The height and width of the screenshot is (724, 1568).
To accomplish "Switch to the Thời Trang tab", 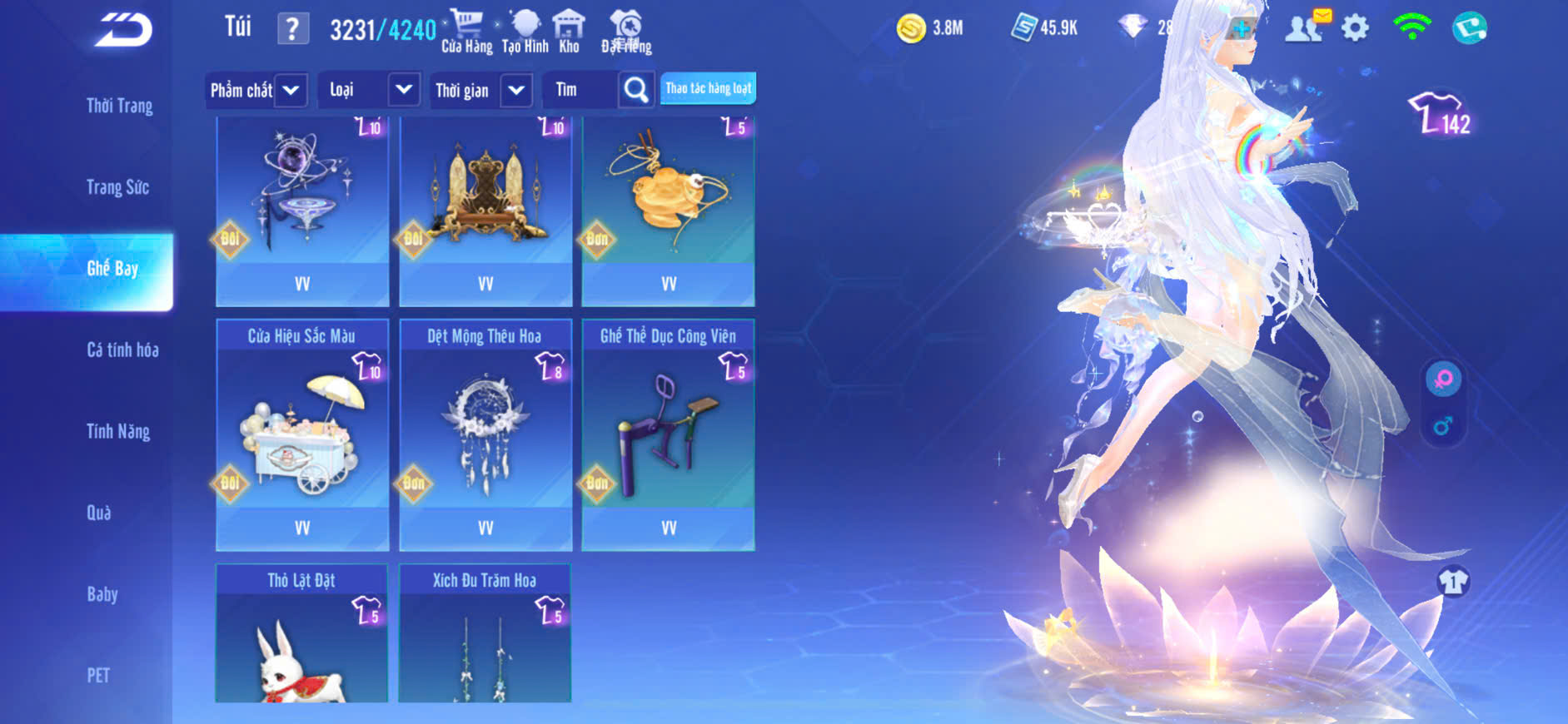I will point(119,106).
